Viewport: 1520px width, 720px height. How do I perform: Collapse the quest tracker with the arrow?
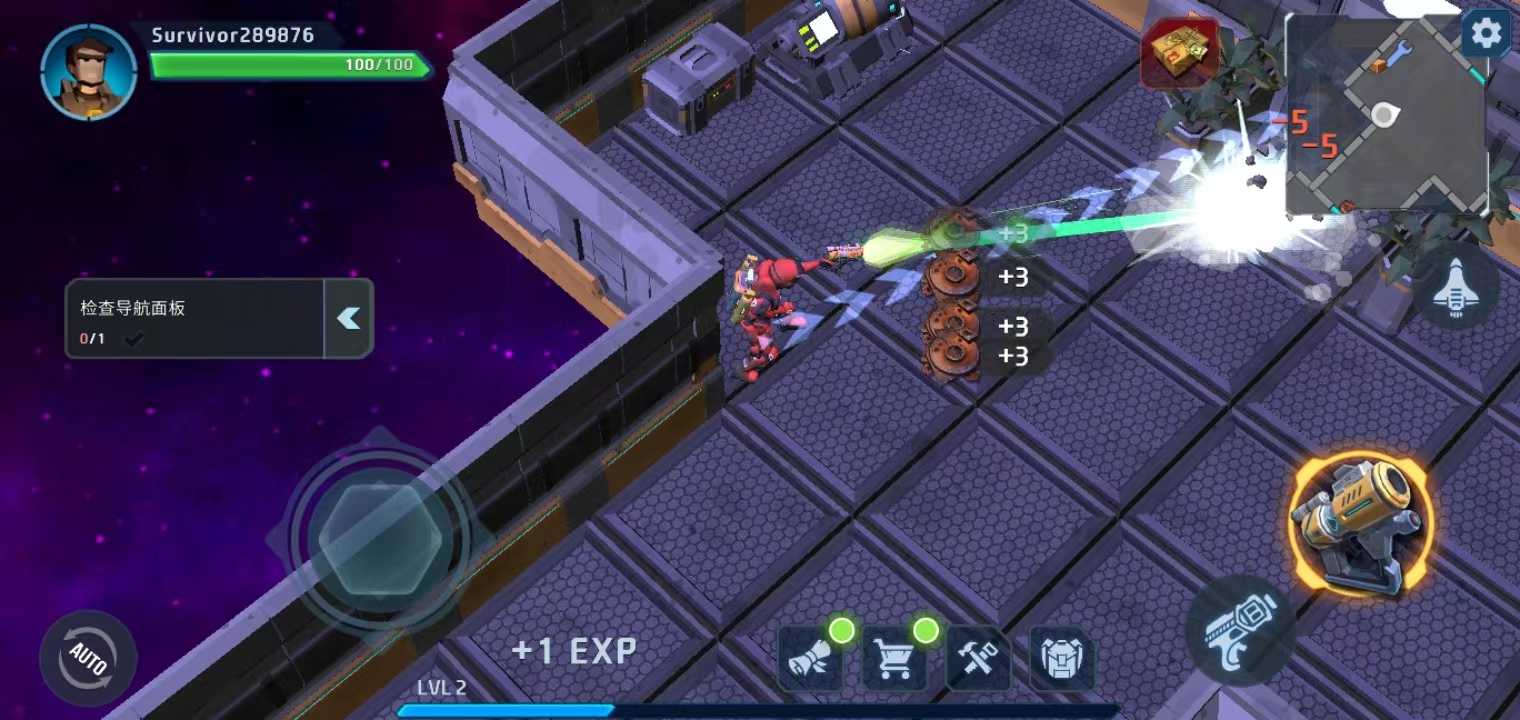click(348, 318)
